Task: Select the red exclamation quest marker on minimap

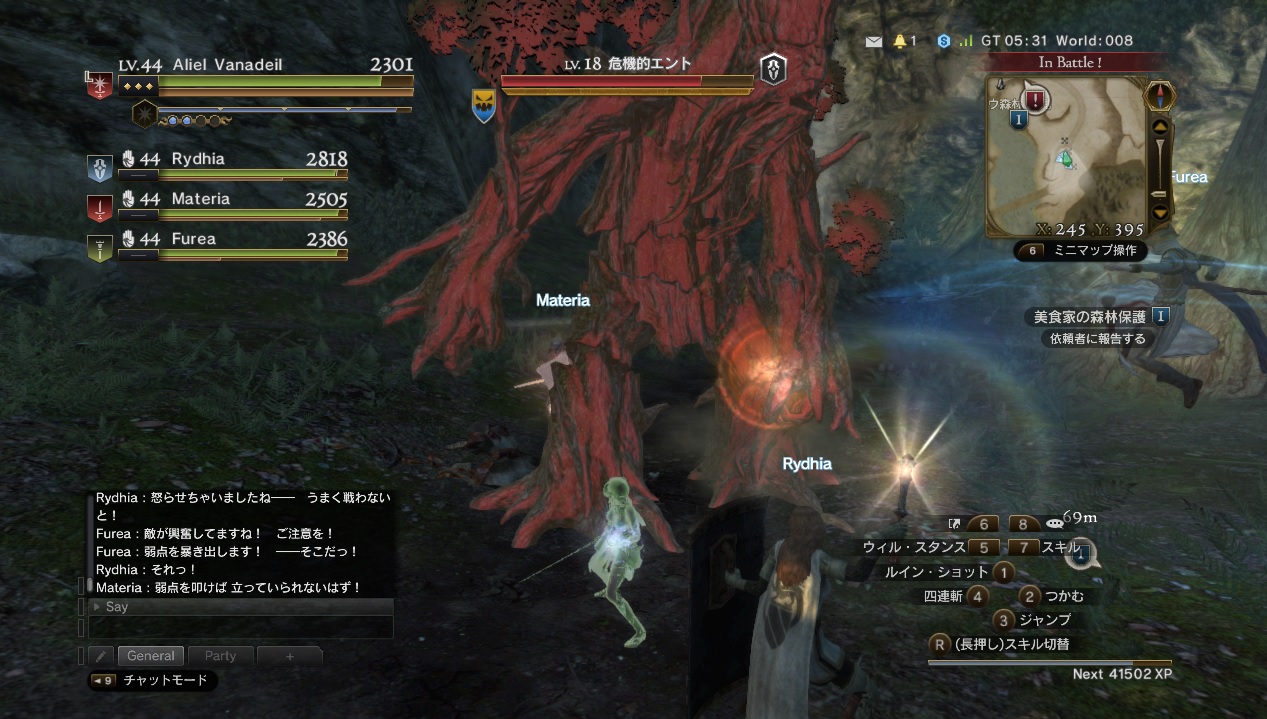Action: pos(1035,100)
